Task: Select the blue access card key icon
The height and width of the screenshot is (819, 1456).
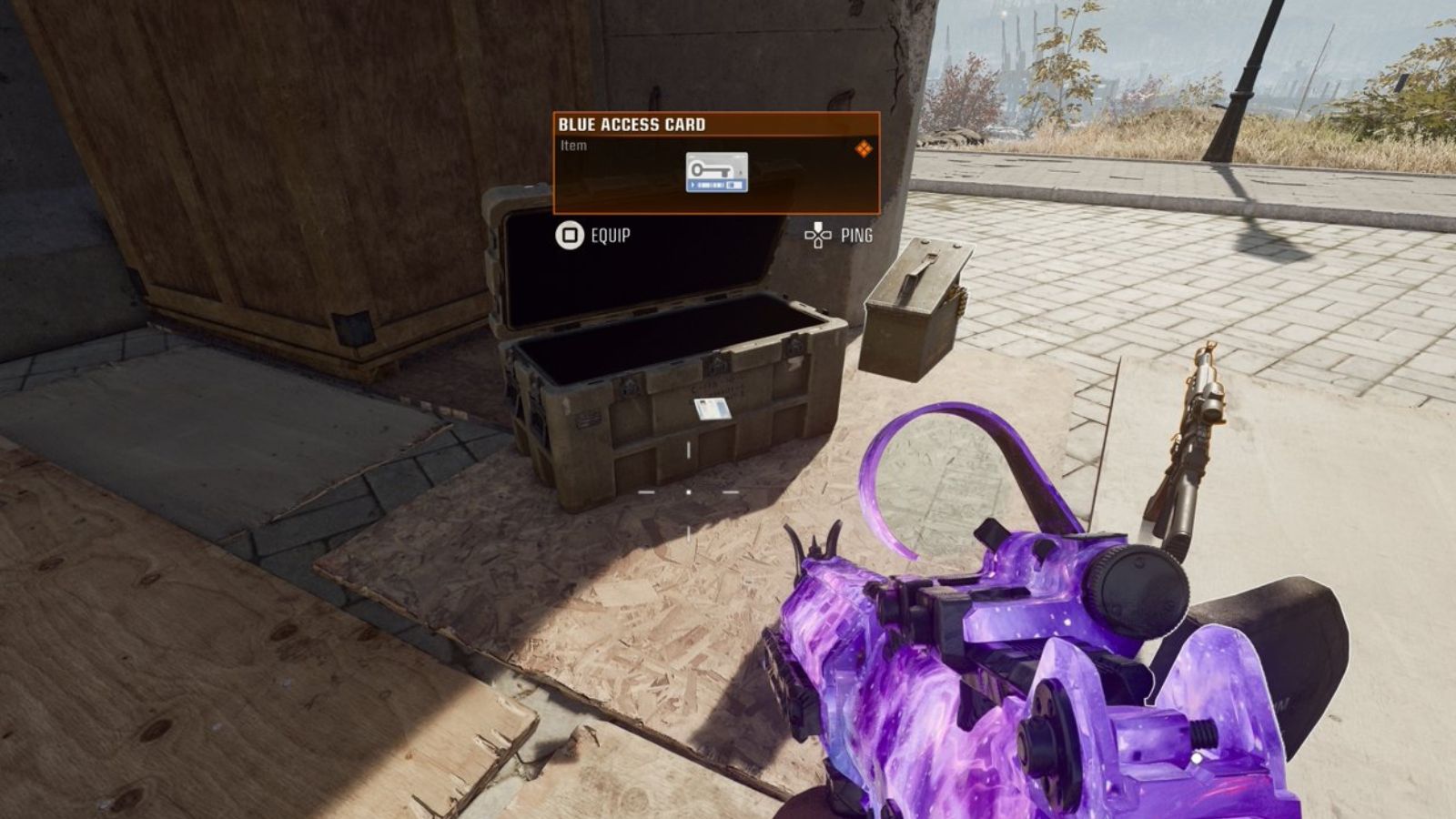Action: (717, 173)
